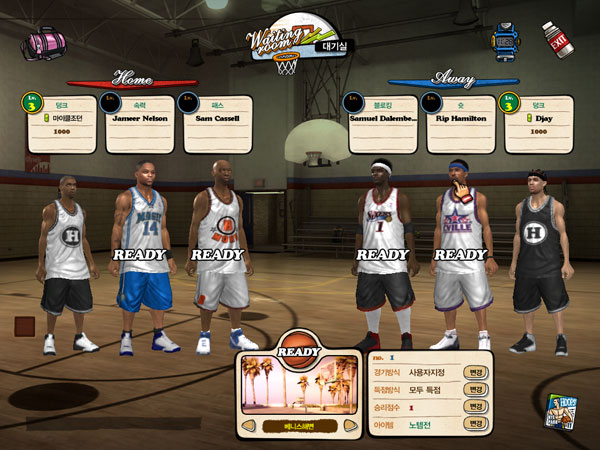Select the 마이클조던 home player card
The image size is (600, 450).
click(62, 124)
